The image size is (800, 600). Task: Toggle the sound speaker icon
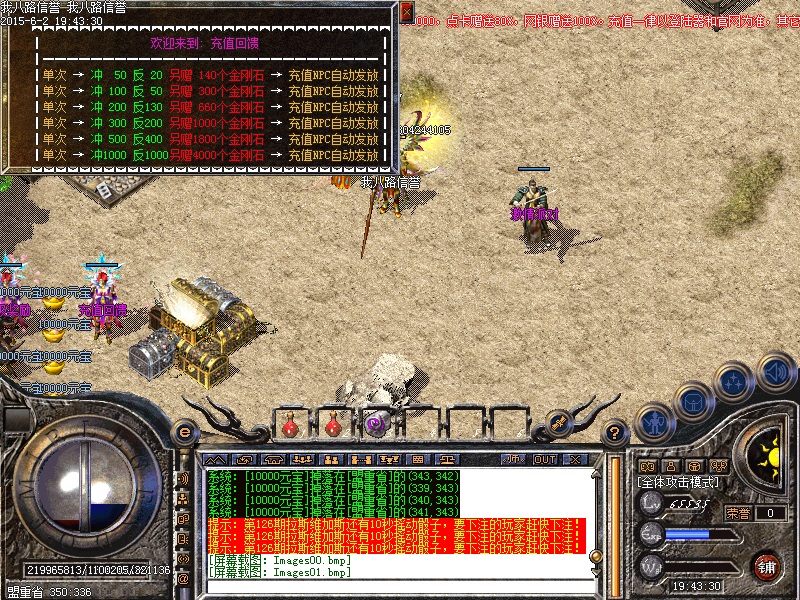coord(774,372)
